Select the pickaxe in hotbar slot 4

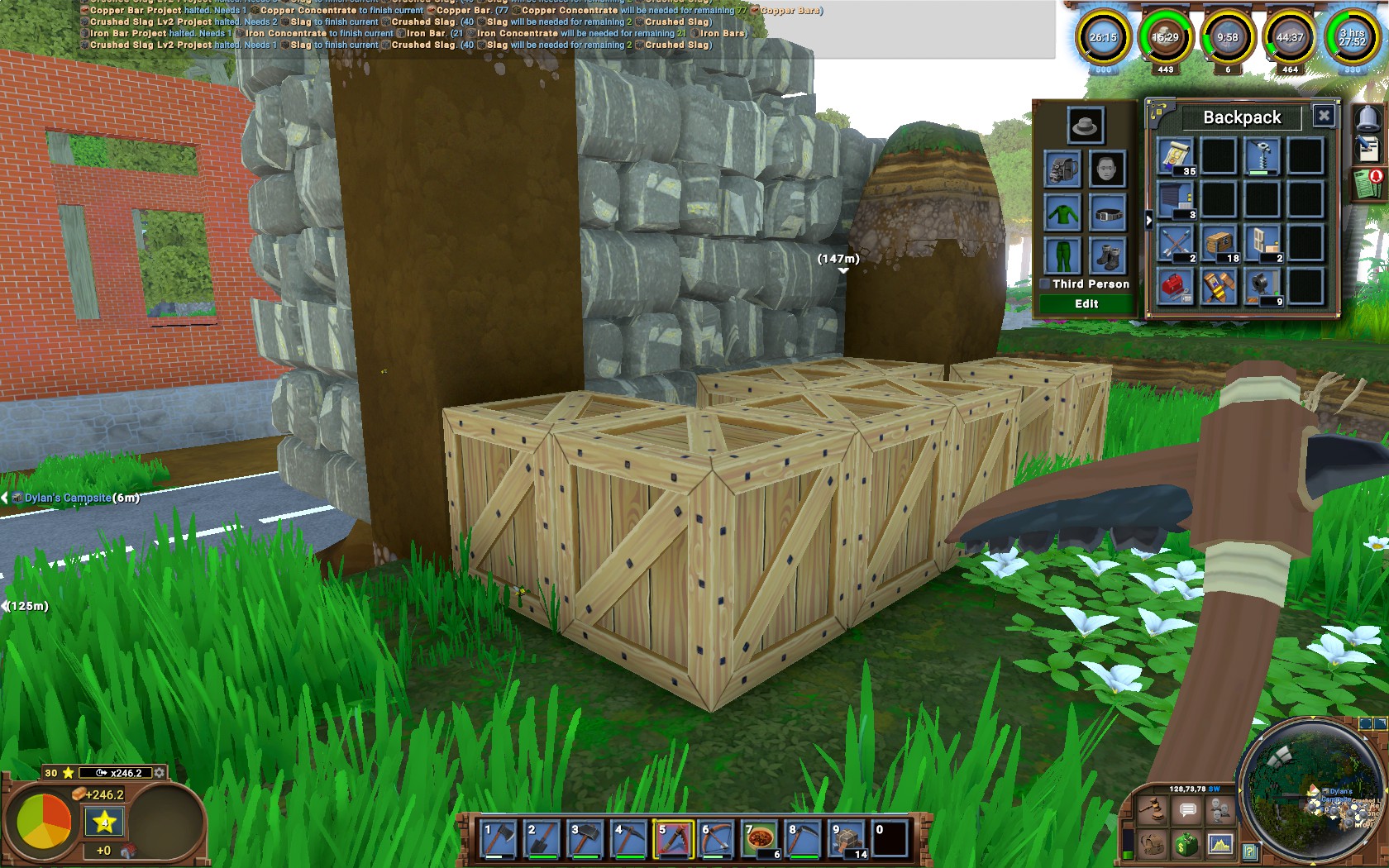[629, 837]
